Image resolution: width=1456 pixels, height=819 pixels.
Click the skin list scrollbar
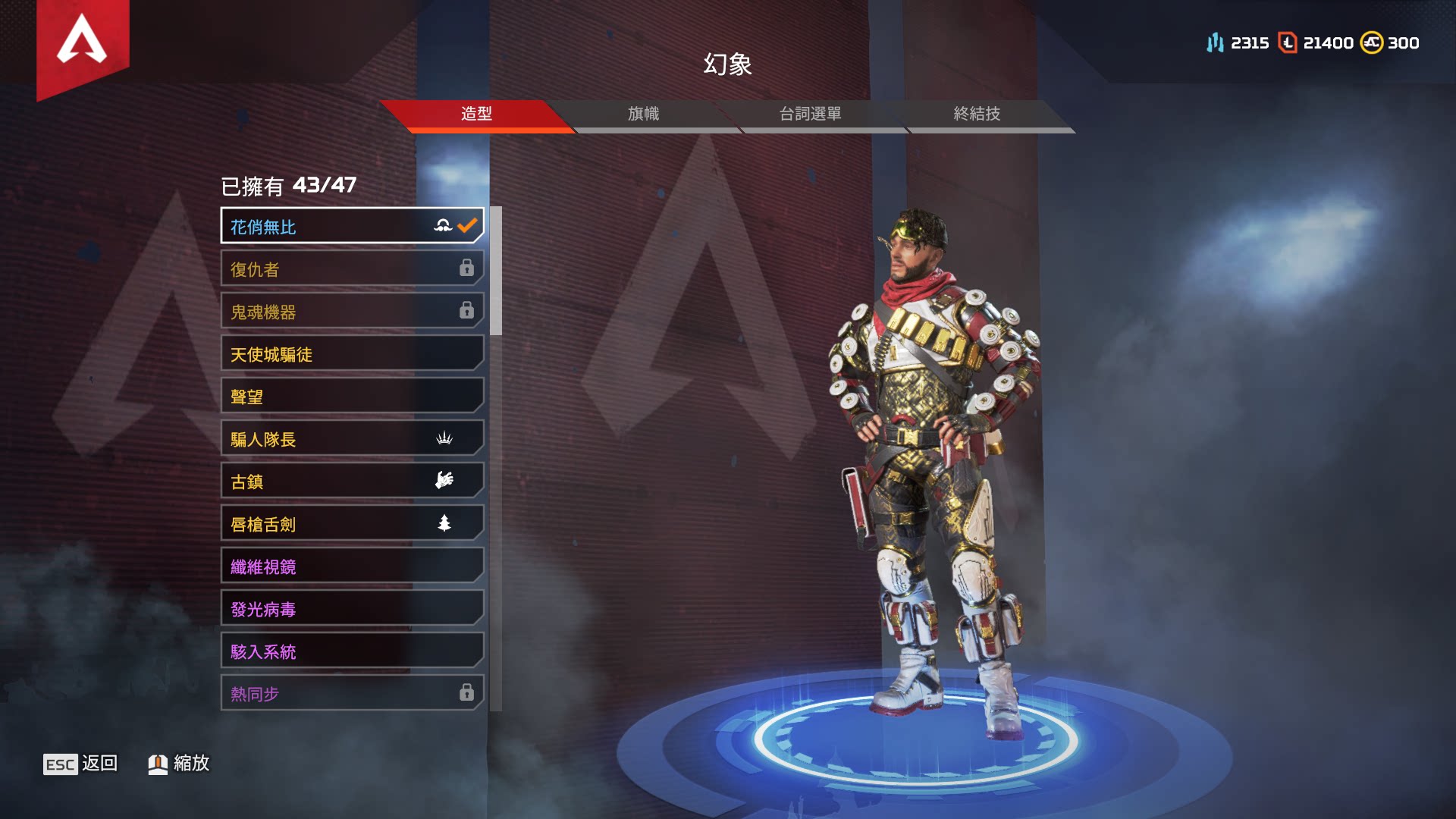click(x=496, y=271)
